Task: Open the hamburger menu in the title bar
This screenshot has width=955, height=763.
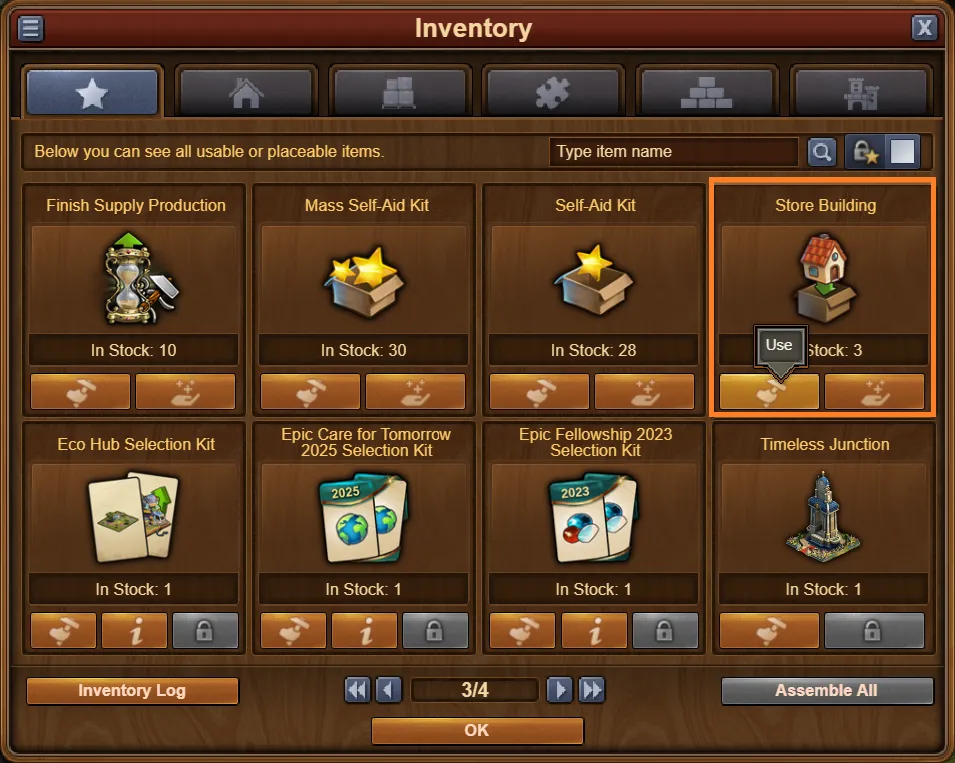Action: [31, 28]
